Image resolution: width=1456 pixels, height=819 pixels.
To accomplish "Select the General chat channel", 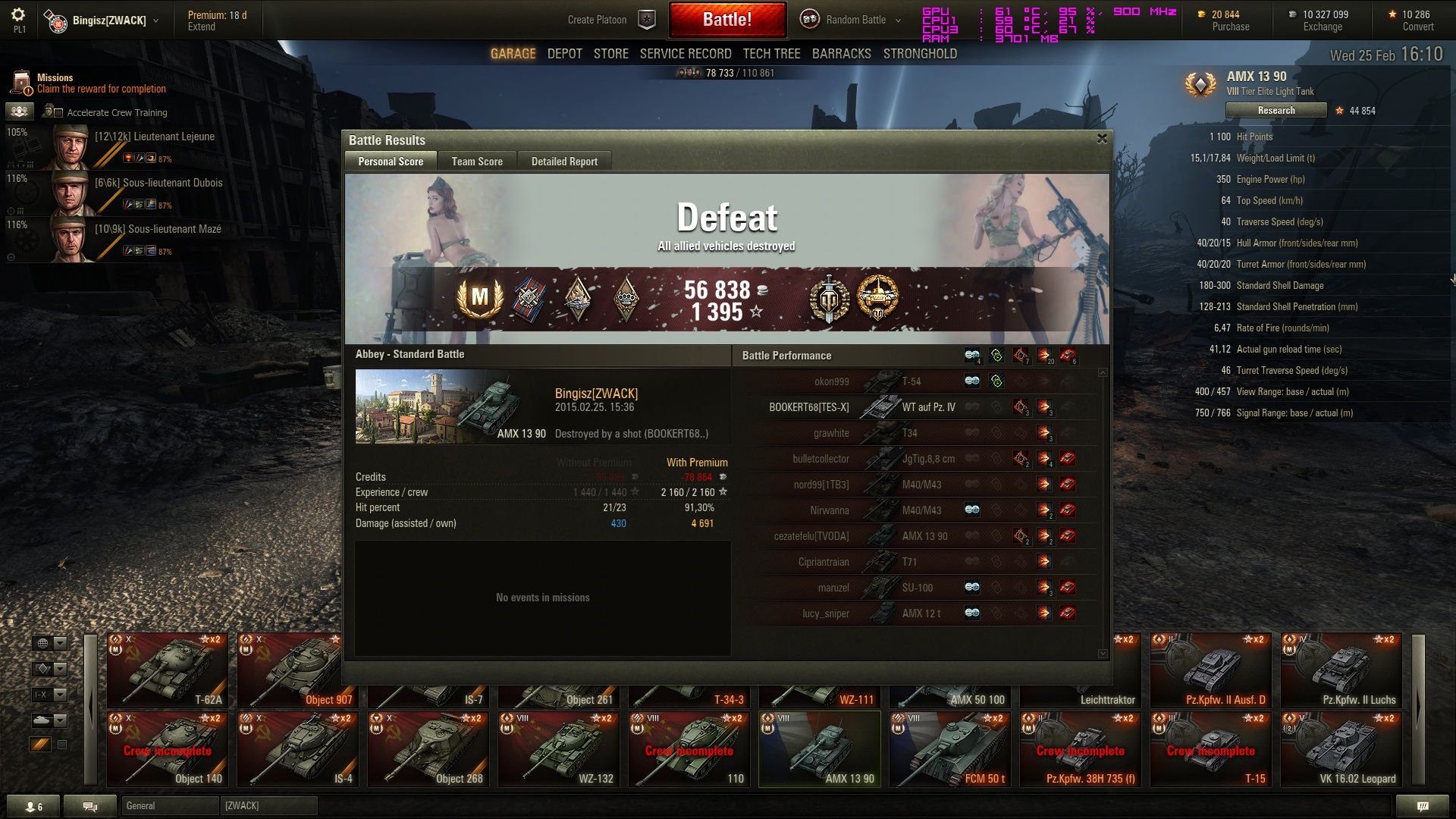I will click(x=170, y=805).
